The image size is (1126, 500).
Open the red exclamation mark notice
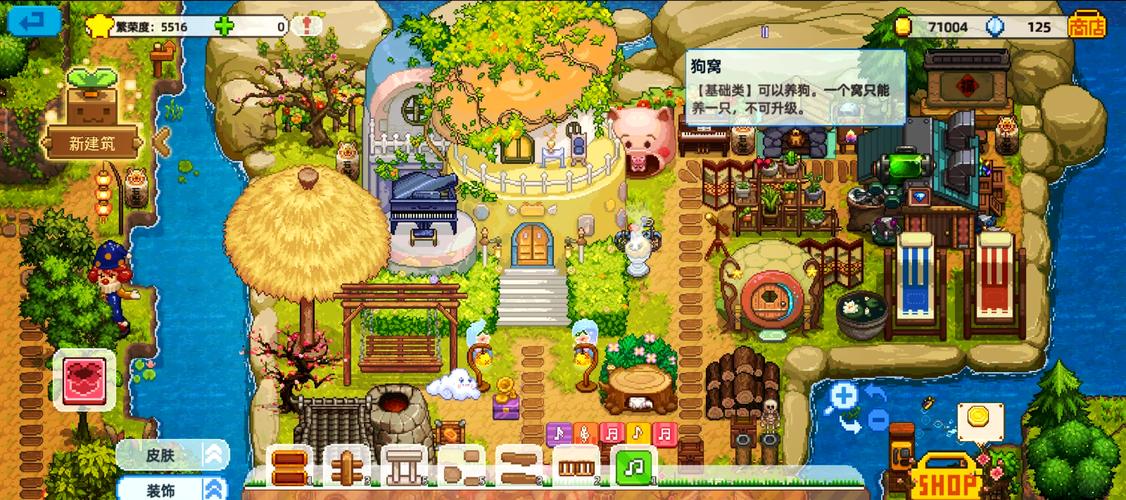click(x=307, y=26)
